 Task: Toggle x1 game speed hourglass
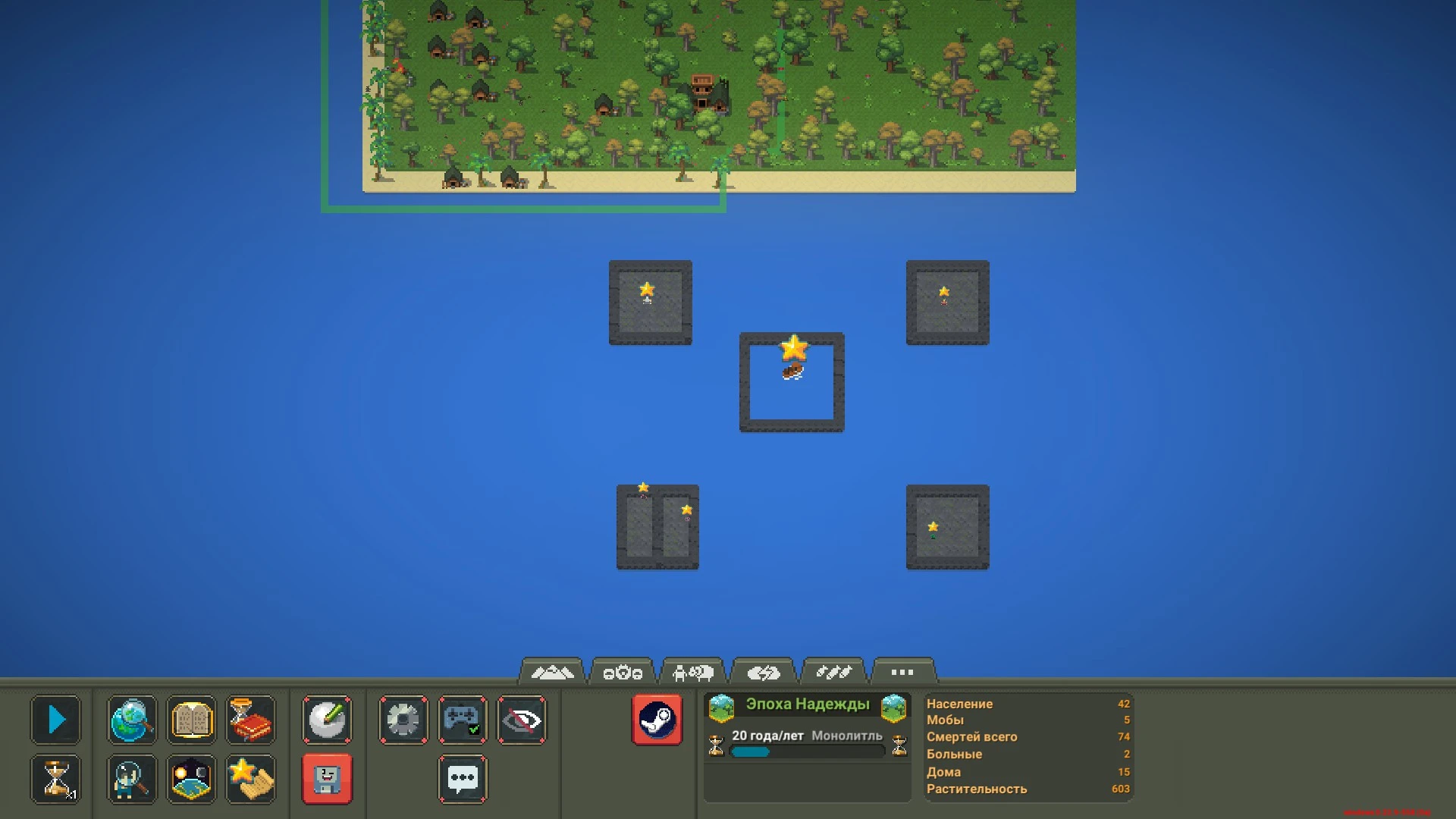57,779
